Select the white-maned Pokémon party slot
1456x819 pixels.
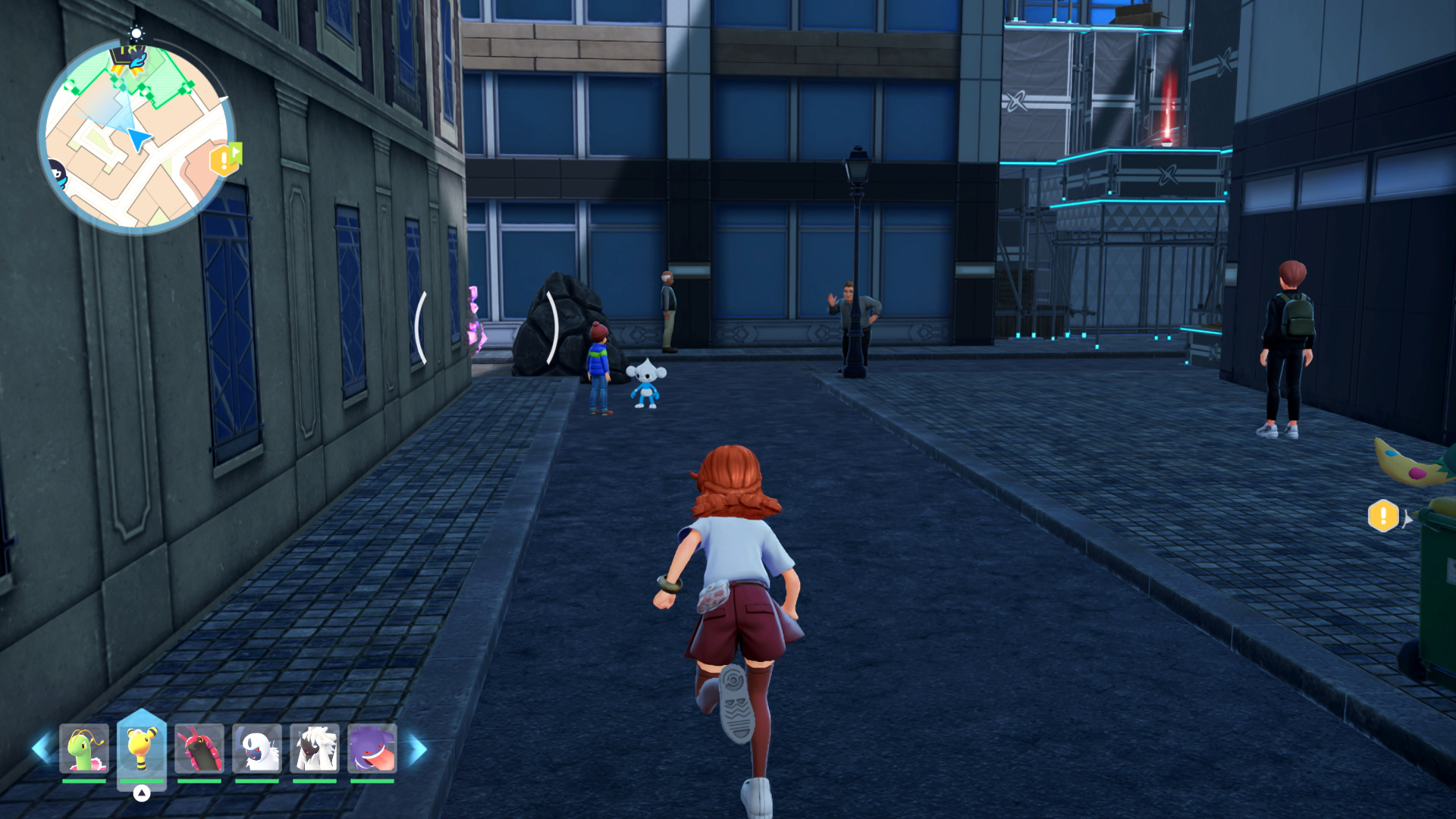coord(314,749)
